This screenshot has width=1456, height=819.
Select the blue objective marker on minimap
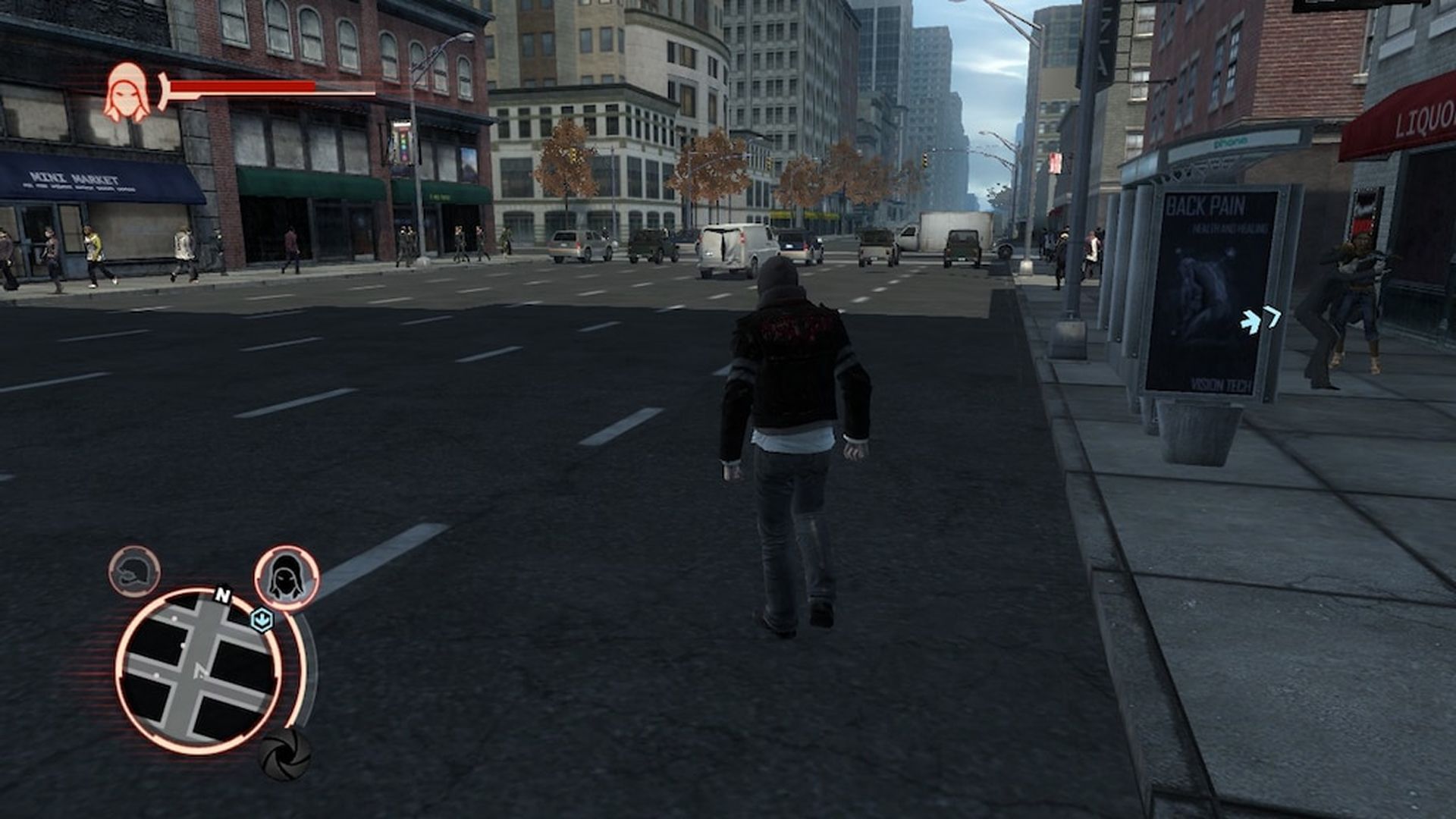[x=262, y=619]
